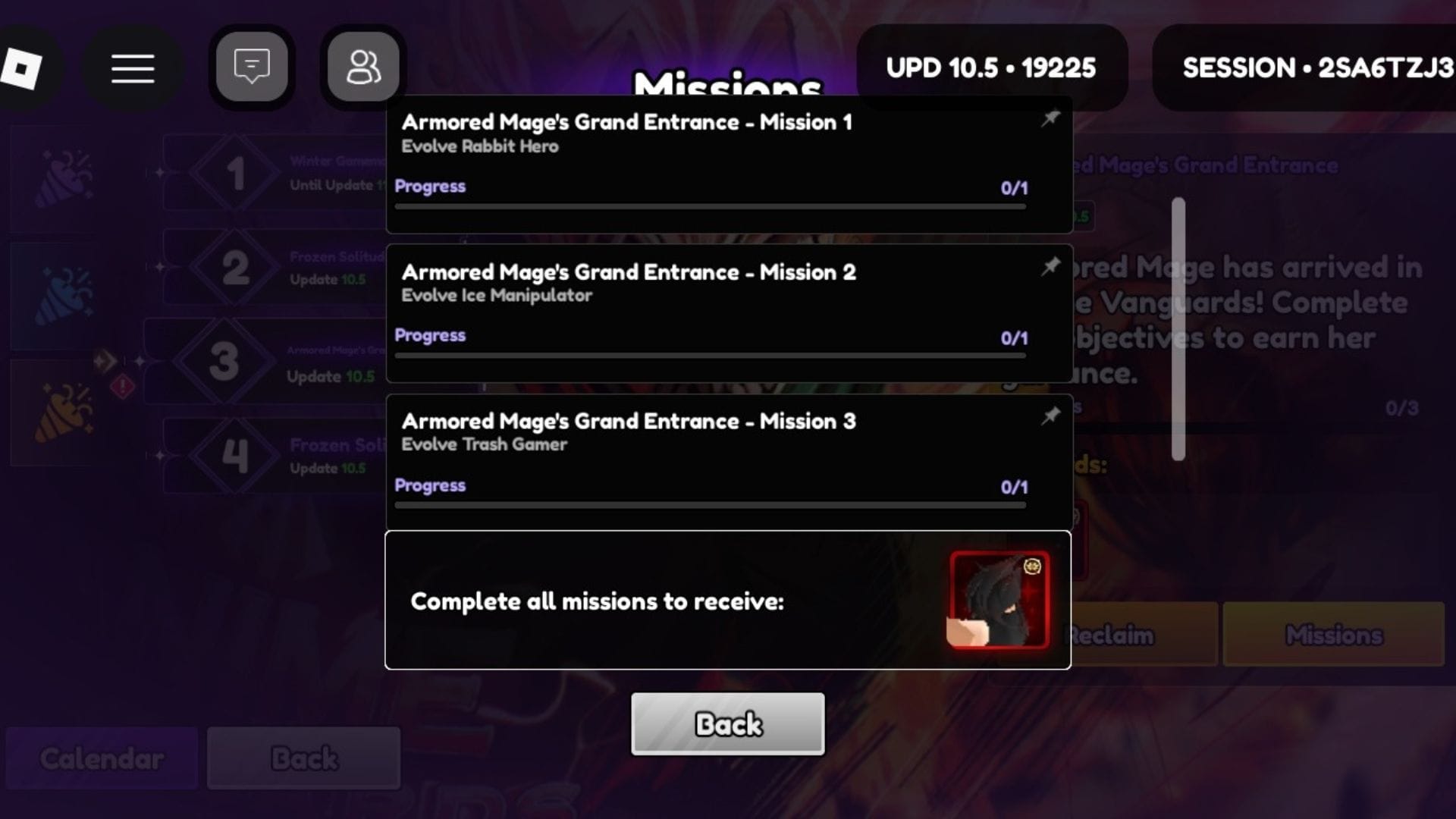Click Mission 2 Evolve Ice Manipulator progress bar
Screen dimensions: 1456x819
click(711, 353)
